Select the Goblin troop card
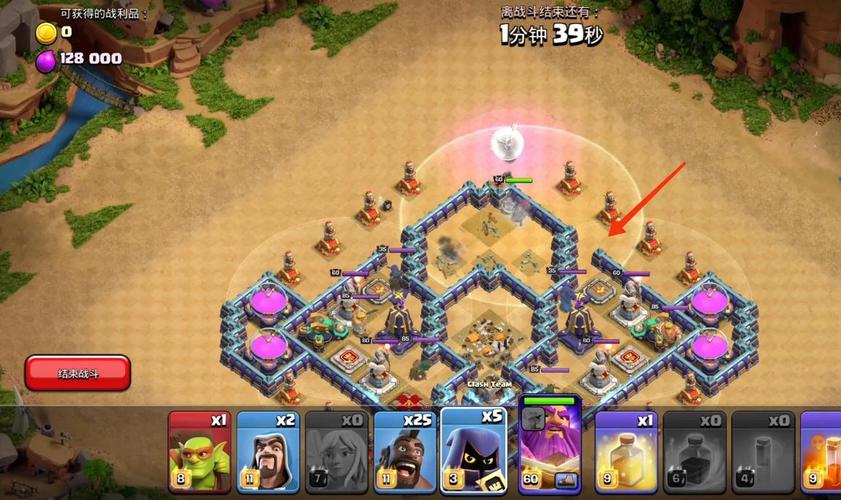This screenshot has width=841, height=500. coord(199,452)
